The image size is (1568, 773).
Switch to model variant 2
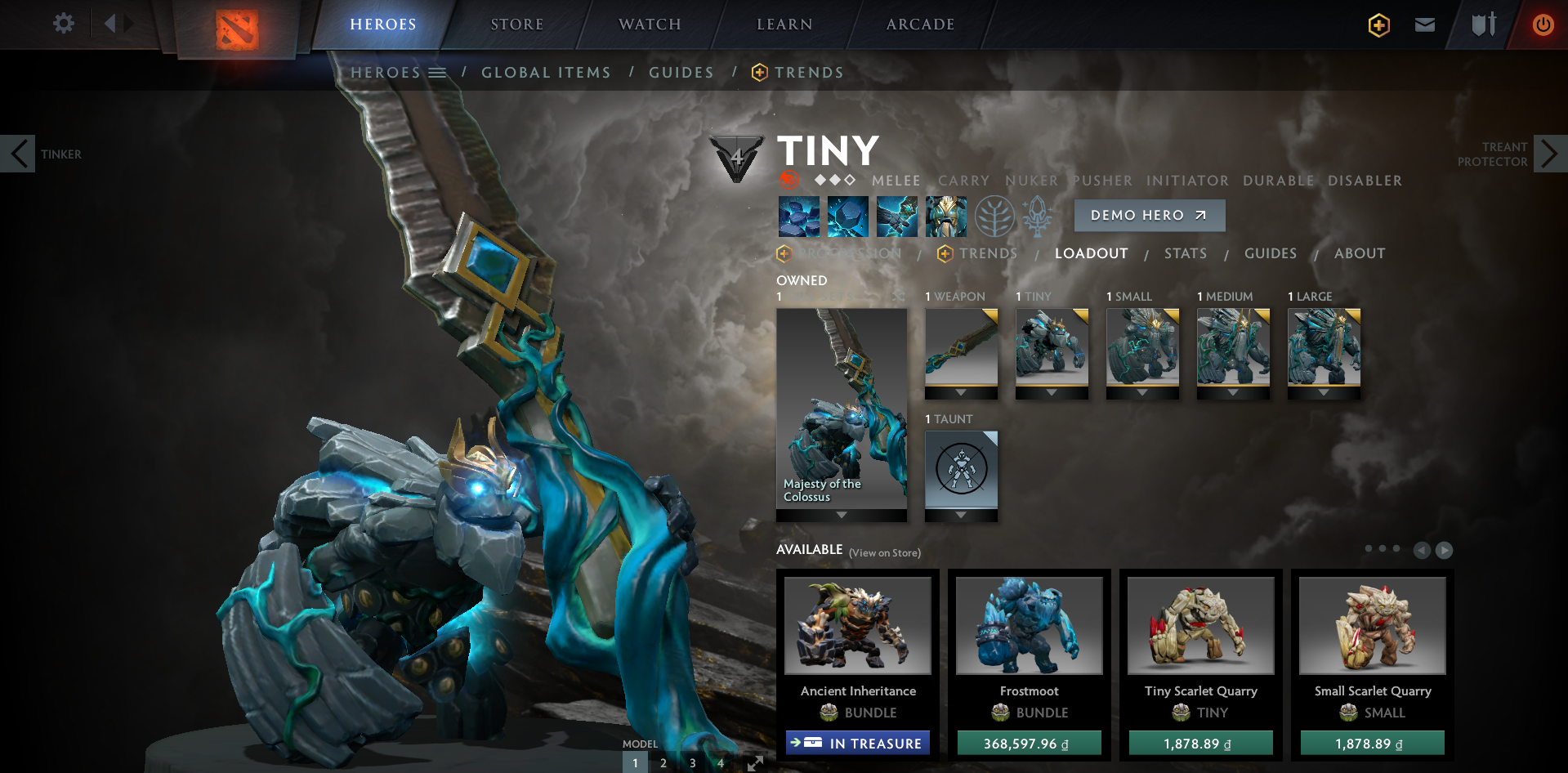pos(663,762)
